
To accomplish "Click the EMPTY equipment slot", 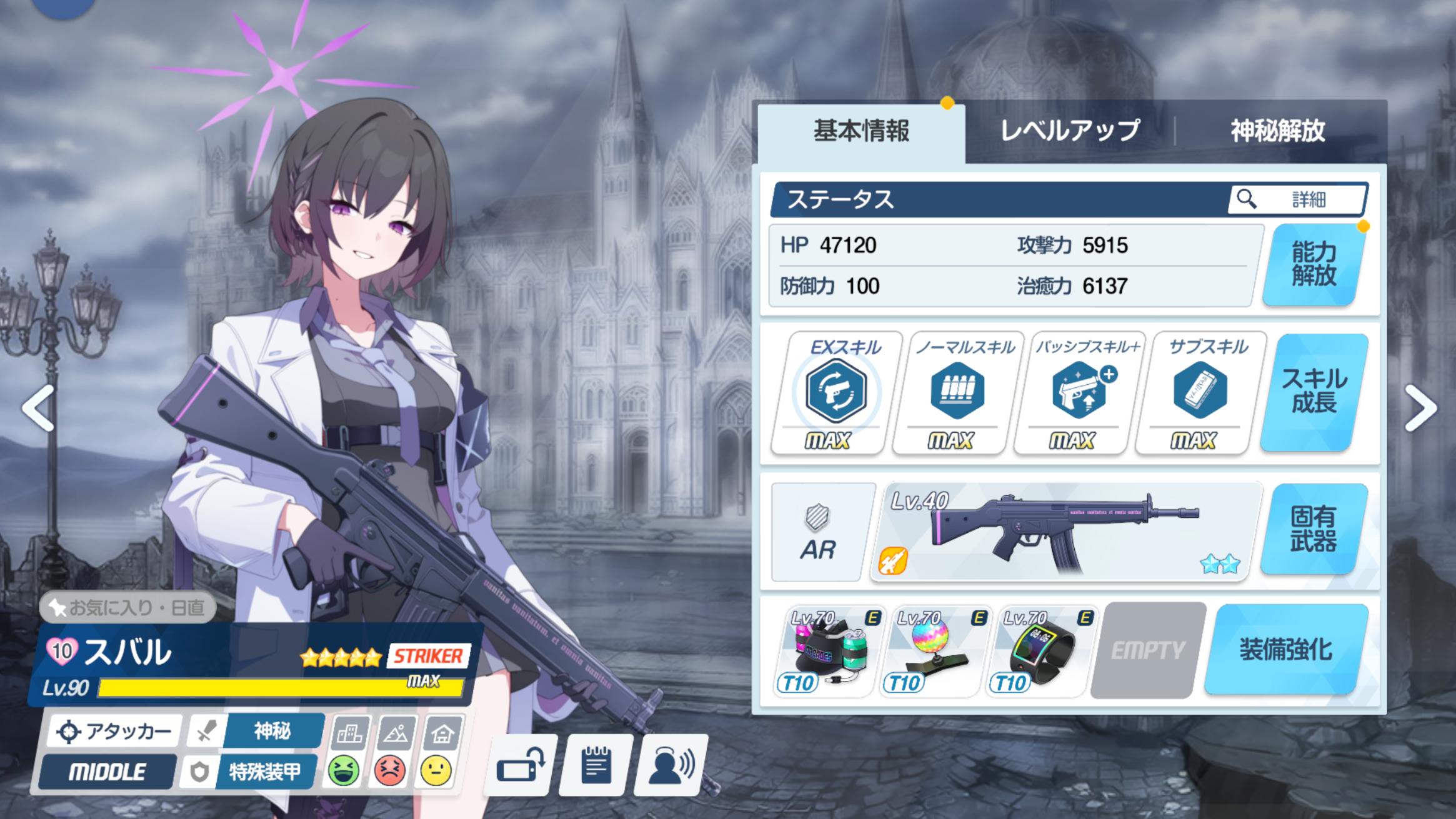I will point(1147,651).
